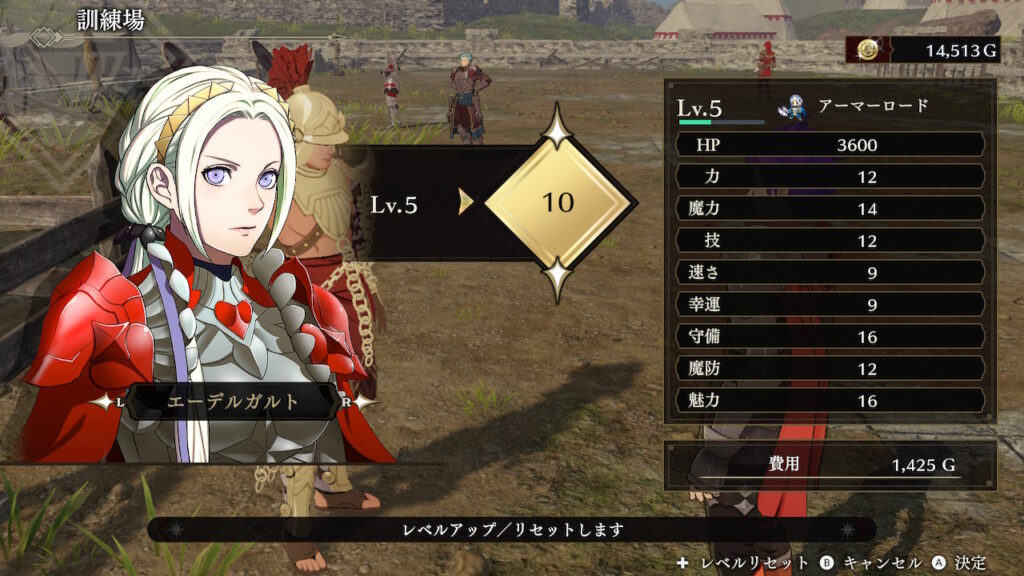Choose the golden level 10 diamond
1024x576 pixels.
(558, 202)
